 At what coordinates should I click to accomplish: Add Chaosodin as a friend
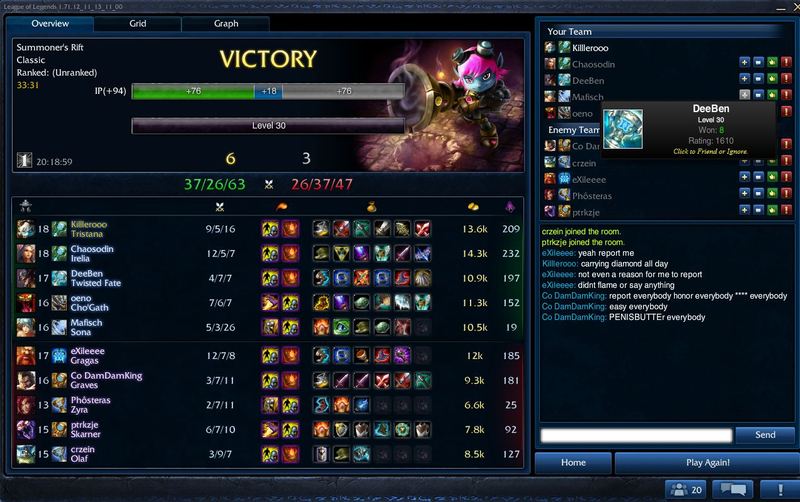pyautogui.click(x=743, y=63)
